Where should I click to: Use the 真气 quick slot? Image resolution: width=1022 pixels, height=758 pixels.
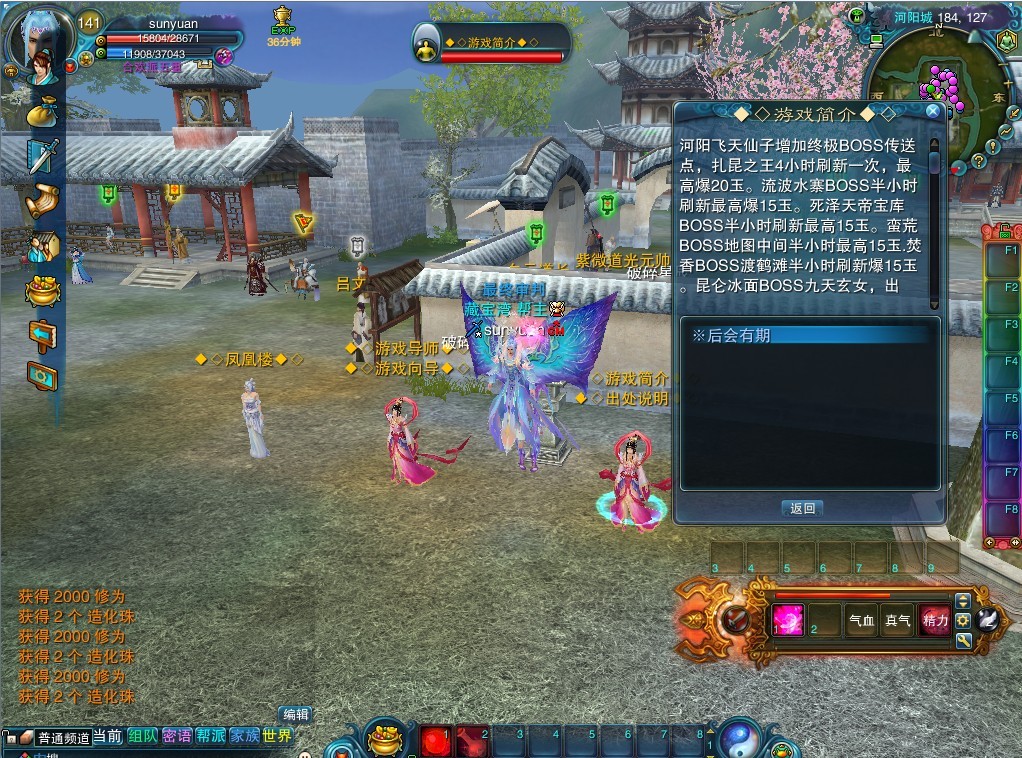tap(898, 620)
